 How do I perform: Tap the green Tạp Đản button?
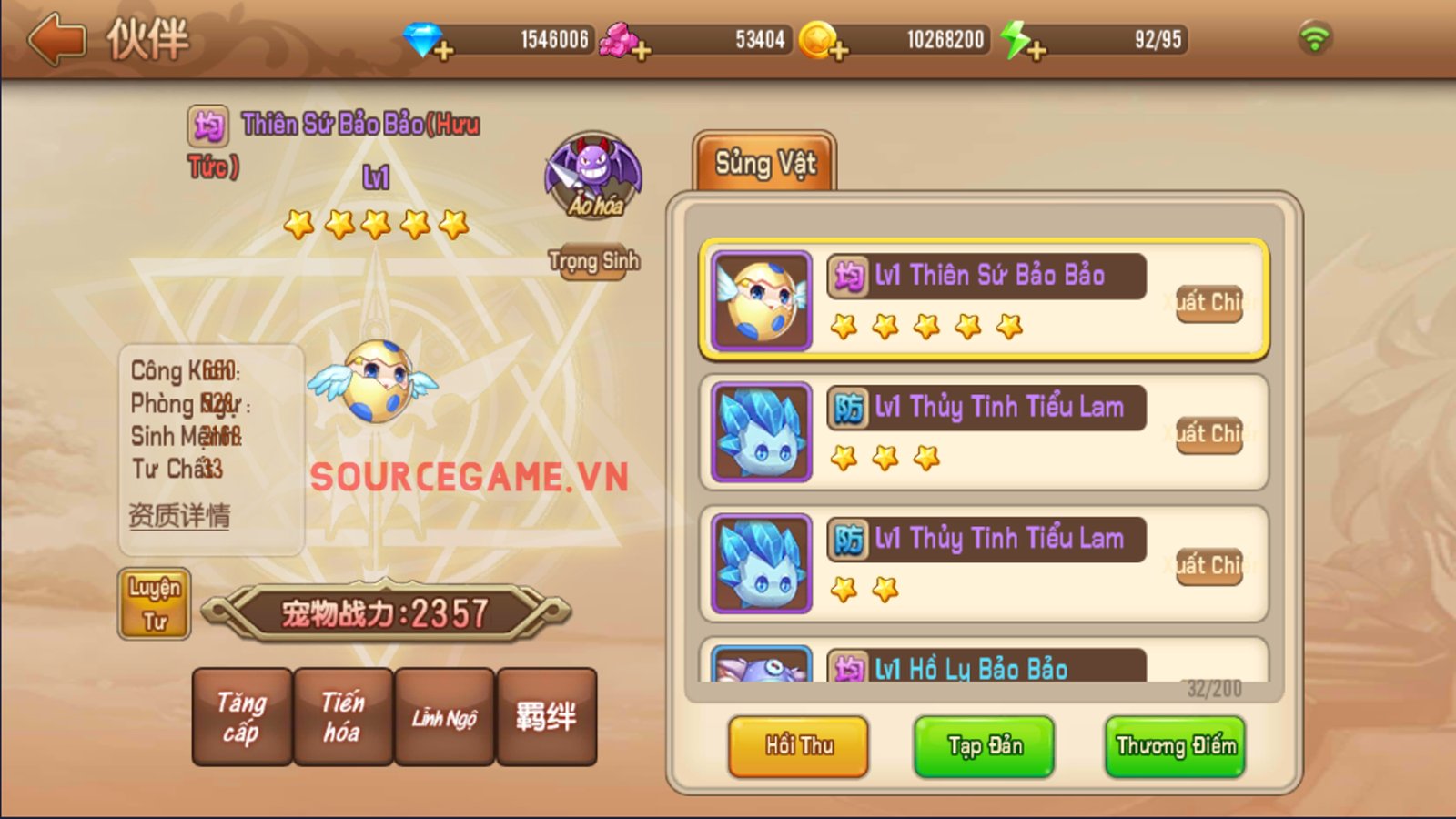tap(984, 746)
